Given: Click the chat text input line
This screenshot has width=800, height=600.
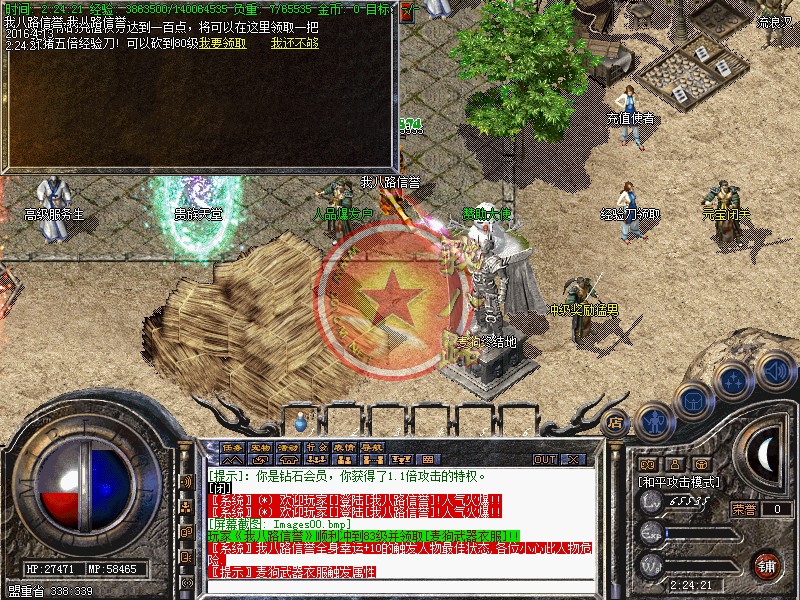Looking at the screenshot, I should 400,587.
